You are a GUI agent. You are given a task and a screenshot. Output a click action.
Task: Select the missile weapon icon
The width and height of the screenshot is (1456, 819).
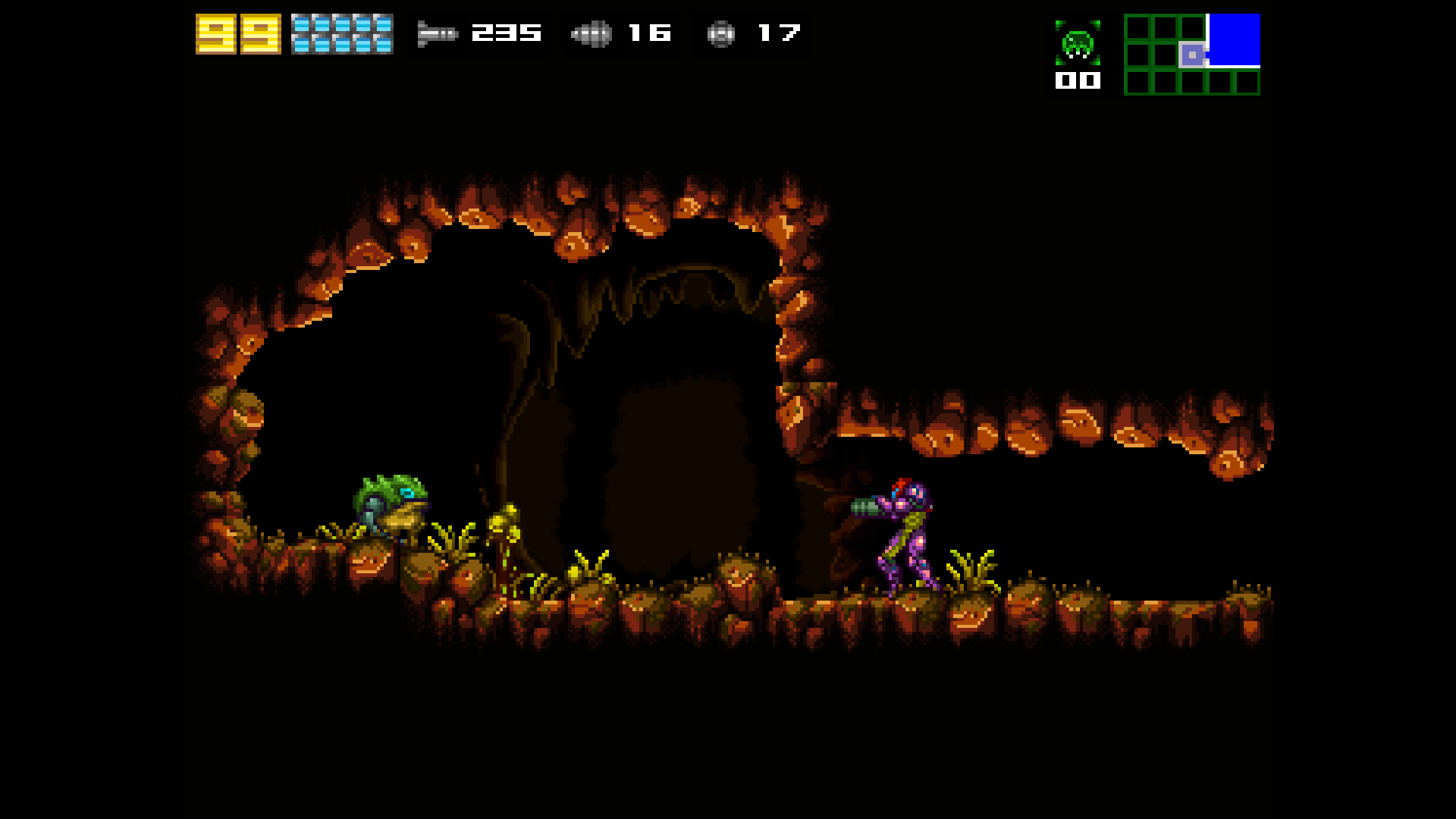[438, 33]
